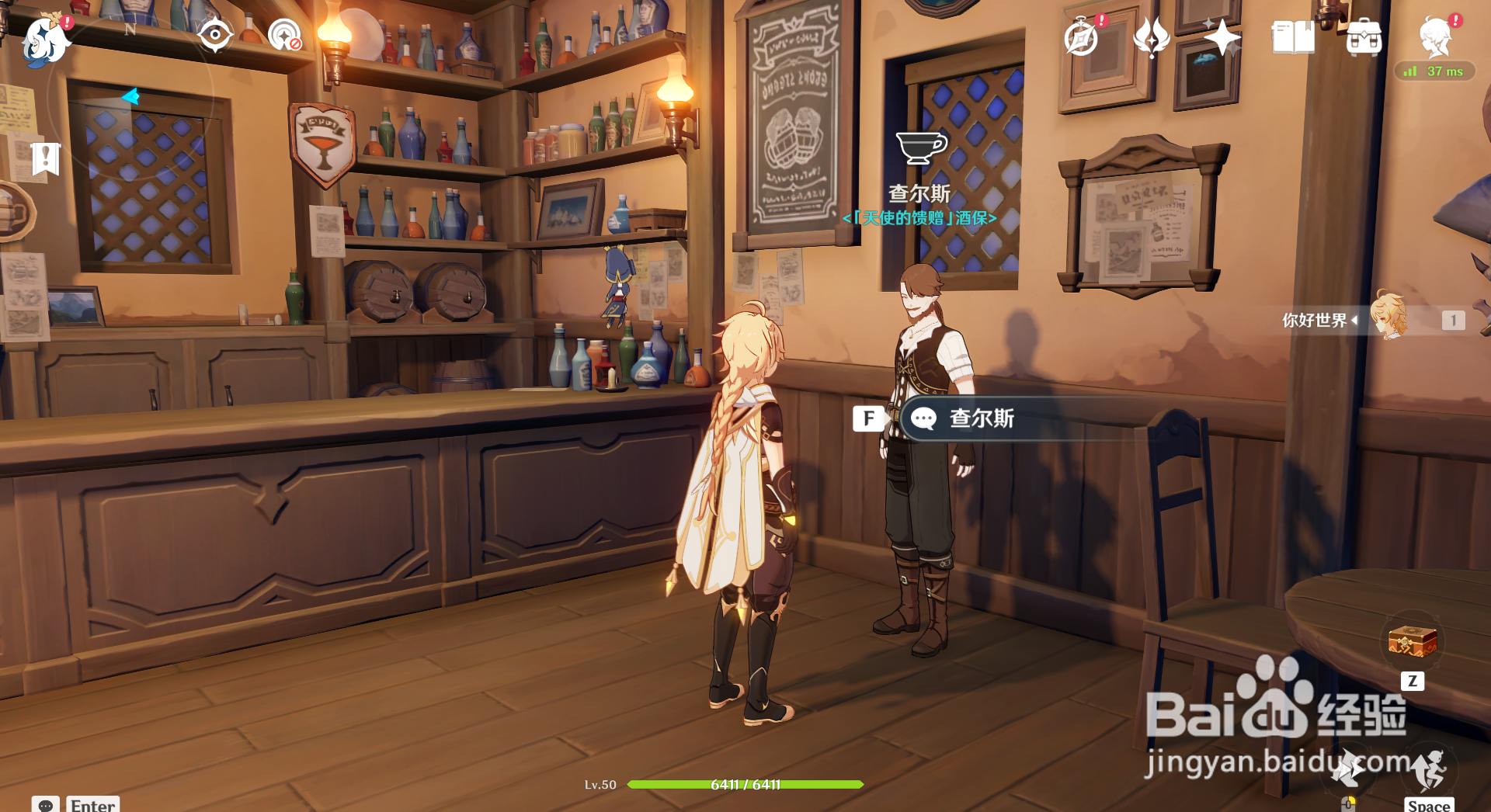Open the character screen icon

pyautogui.click(x=1435, y=37)
